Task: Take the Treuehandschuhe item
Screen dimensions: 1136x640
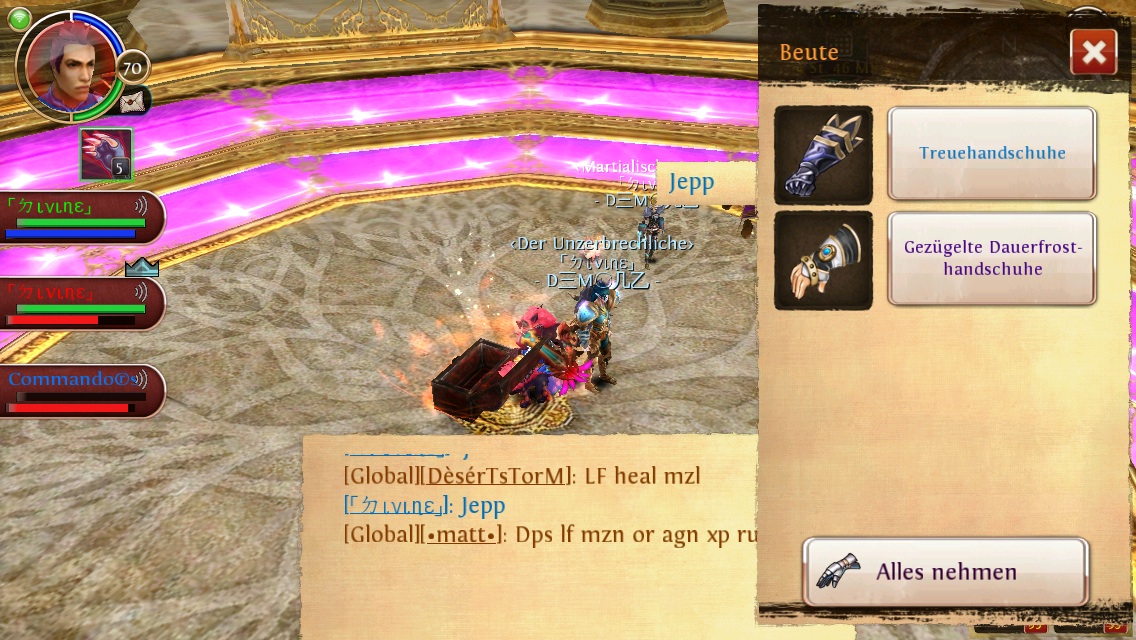Action: (991, 153)
